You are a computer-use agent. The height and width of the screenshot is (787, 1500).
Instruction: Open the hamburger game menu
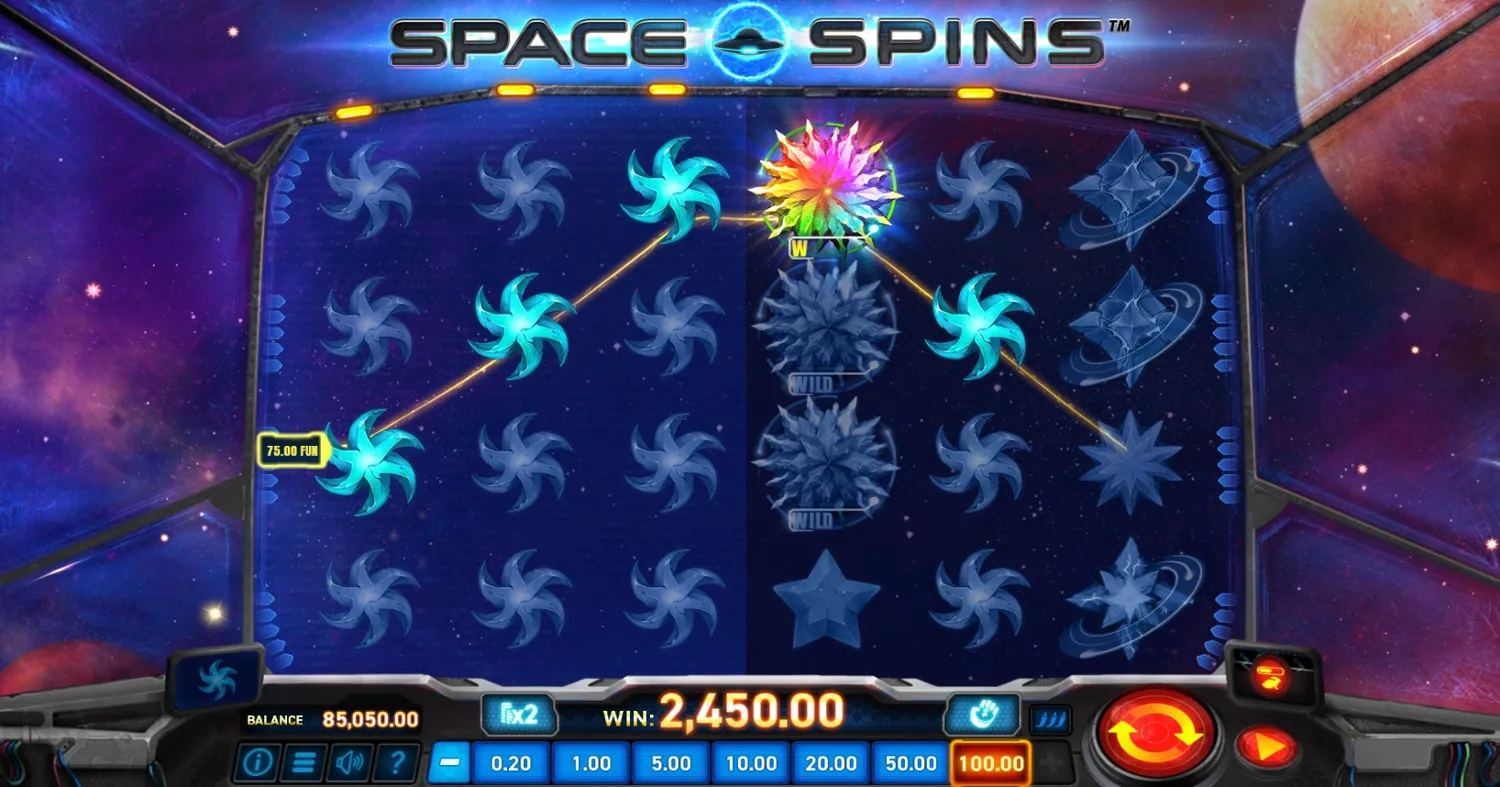304,763
